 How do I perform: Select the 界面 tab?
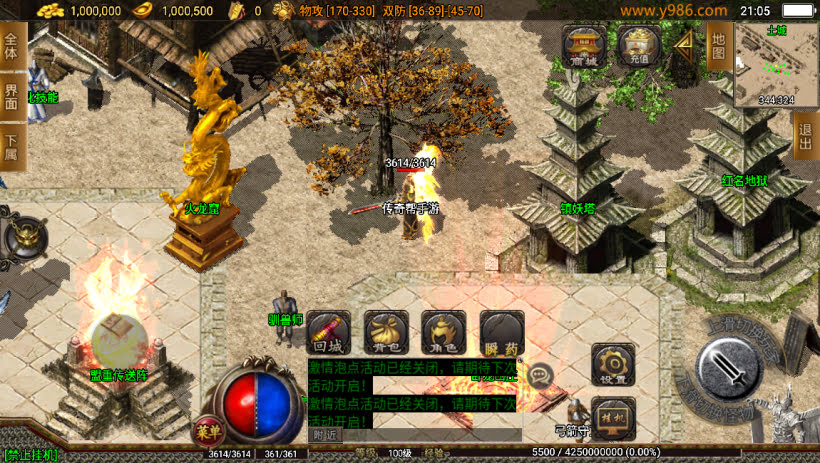click(12, 97)
